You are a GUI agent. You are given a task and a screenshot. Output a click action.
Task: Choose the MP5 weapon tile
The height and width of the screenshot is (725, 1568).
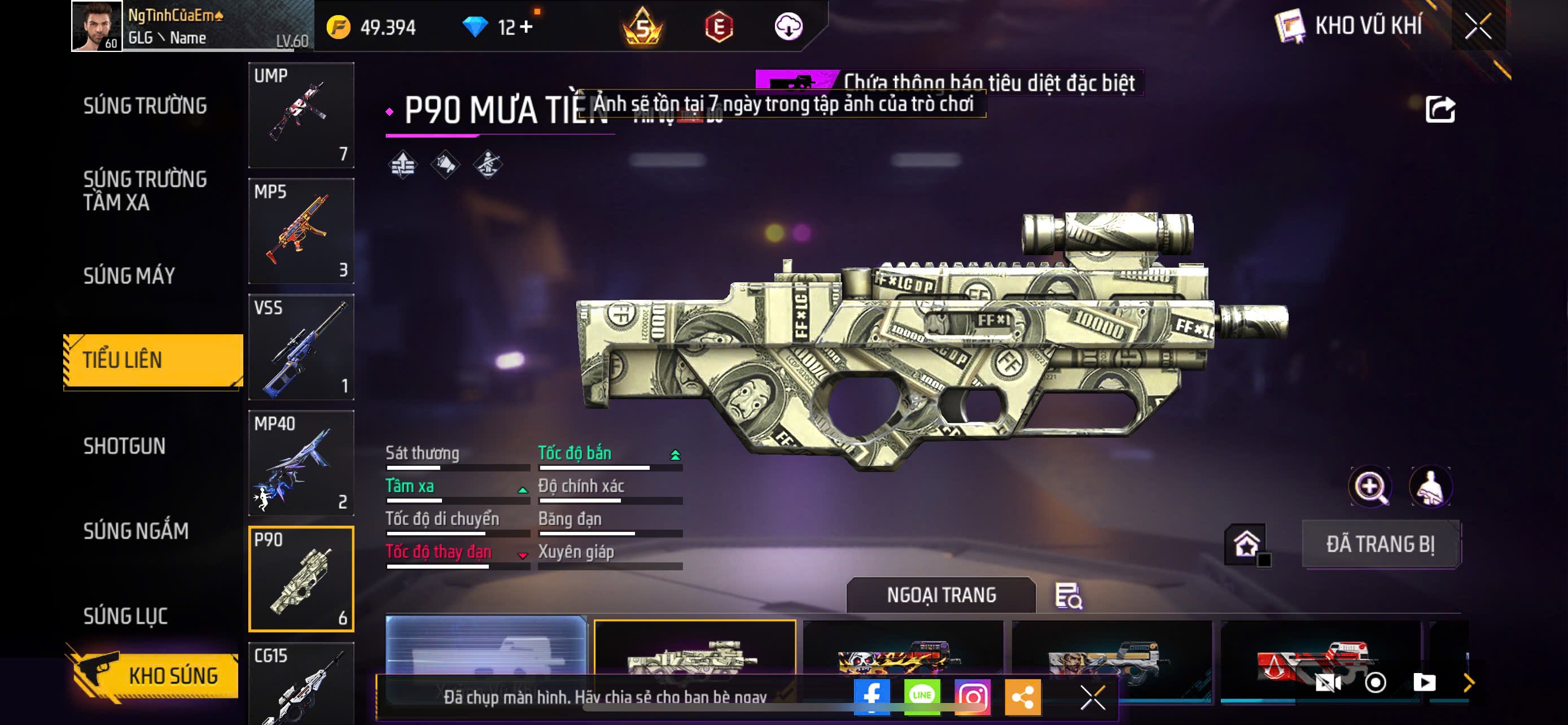301,231
